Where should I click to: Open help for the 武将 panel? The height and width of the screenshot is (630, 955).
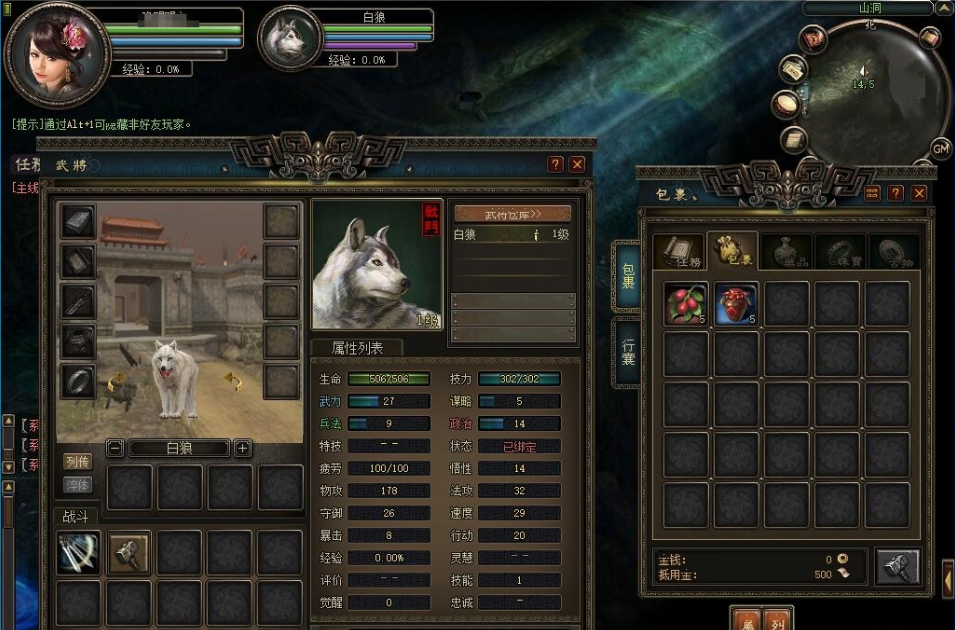click(x=556, y=165)
